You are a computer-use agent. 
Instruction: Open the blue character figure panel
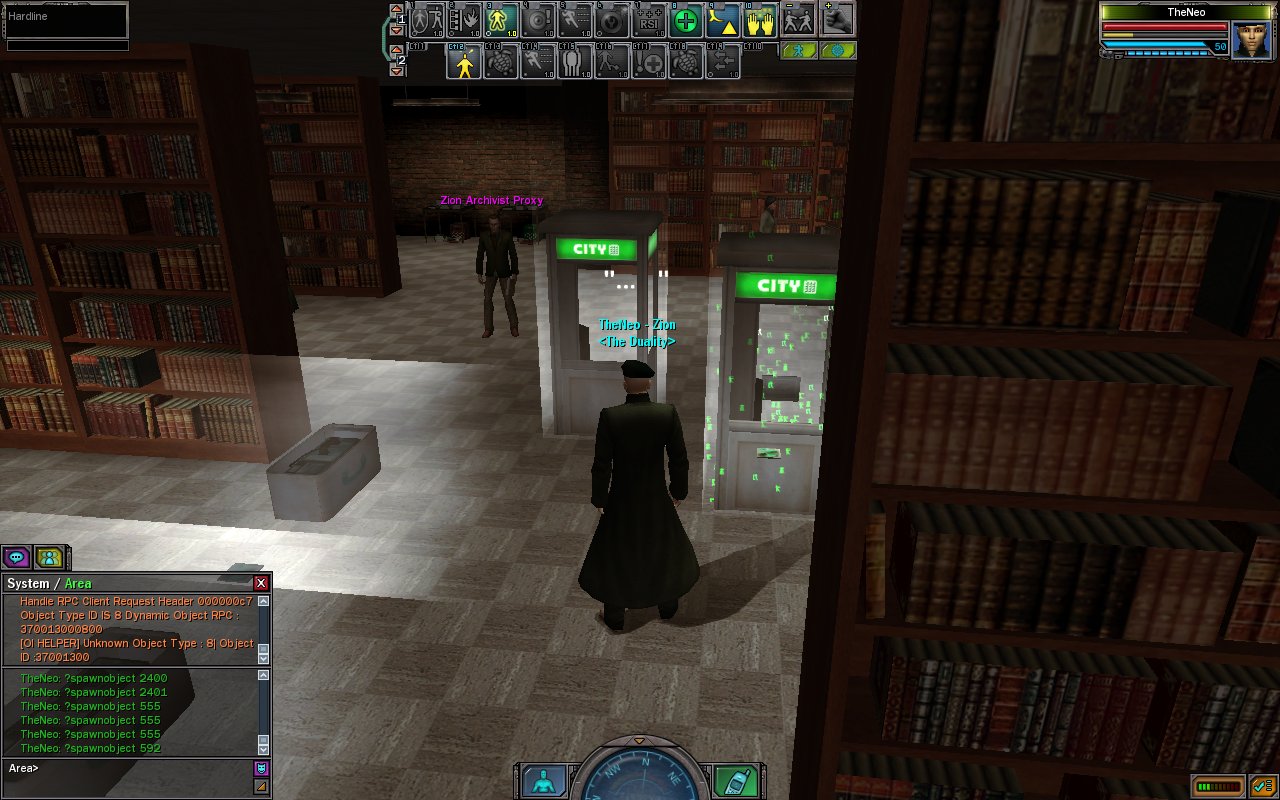coord(542,782)
